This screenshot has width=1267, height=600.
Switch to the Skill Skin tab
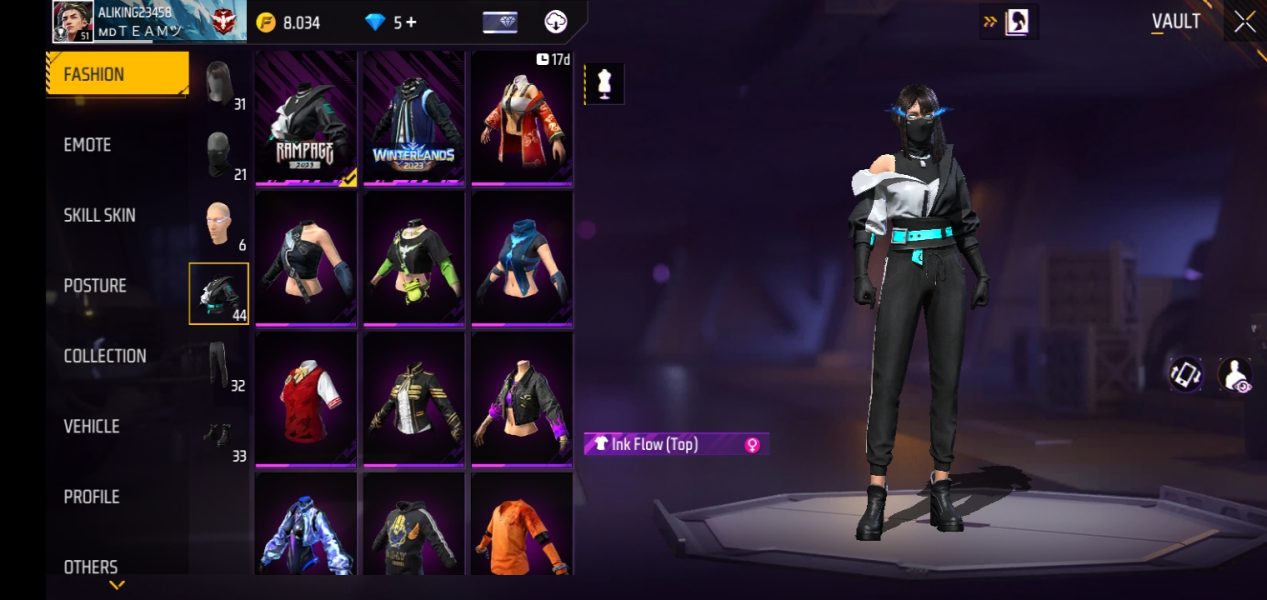tap(99, 215)
